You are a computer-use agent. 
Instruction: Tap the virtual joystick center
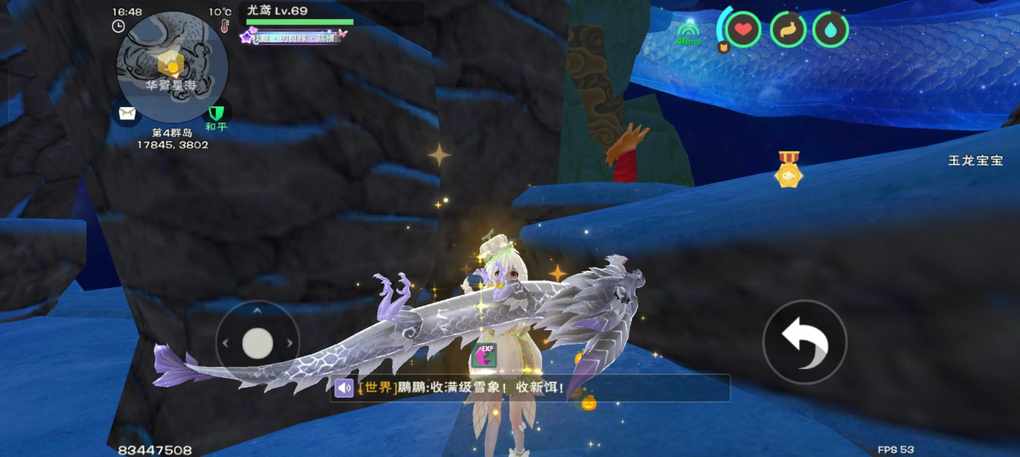[x=258, y=343]
